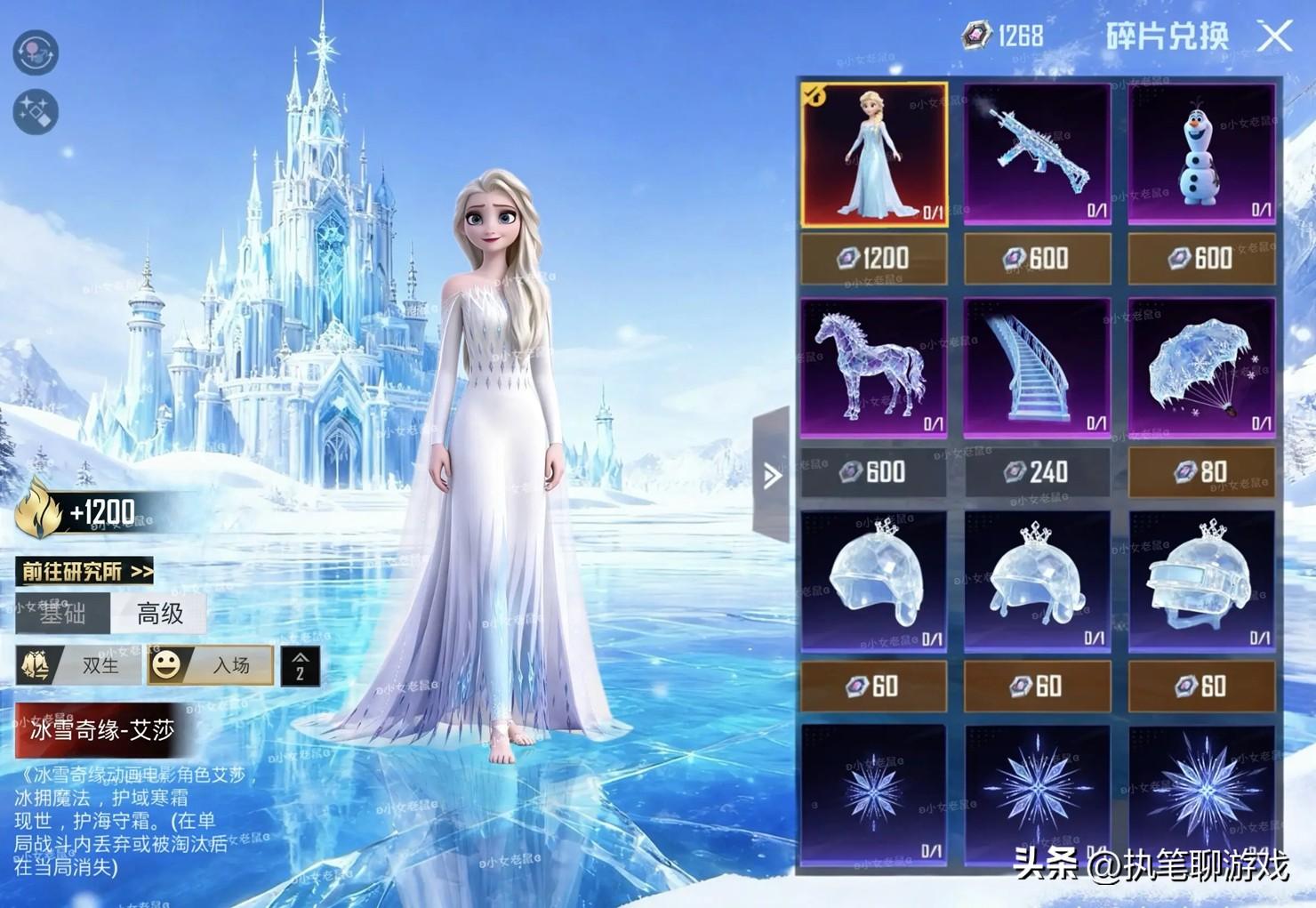Viewport: 1316px width, 908px height.
Task: Choose the ice parachute skin
Action: [x=1201, y=368]
